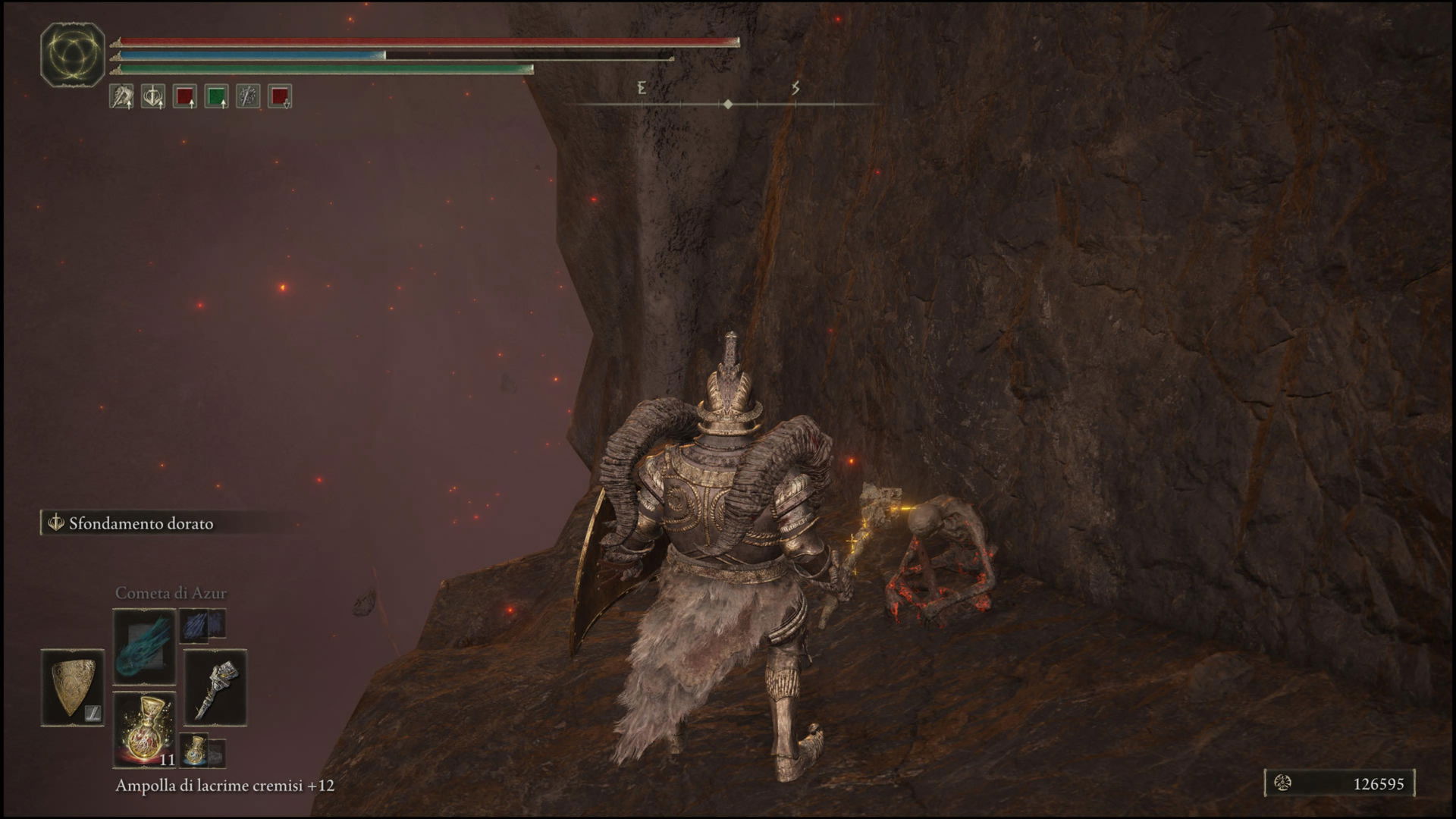Viewport: 1456px width, 819px height.
Task: Select the Cometa di Azur spell slot
Action: 144,647
